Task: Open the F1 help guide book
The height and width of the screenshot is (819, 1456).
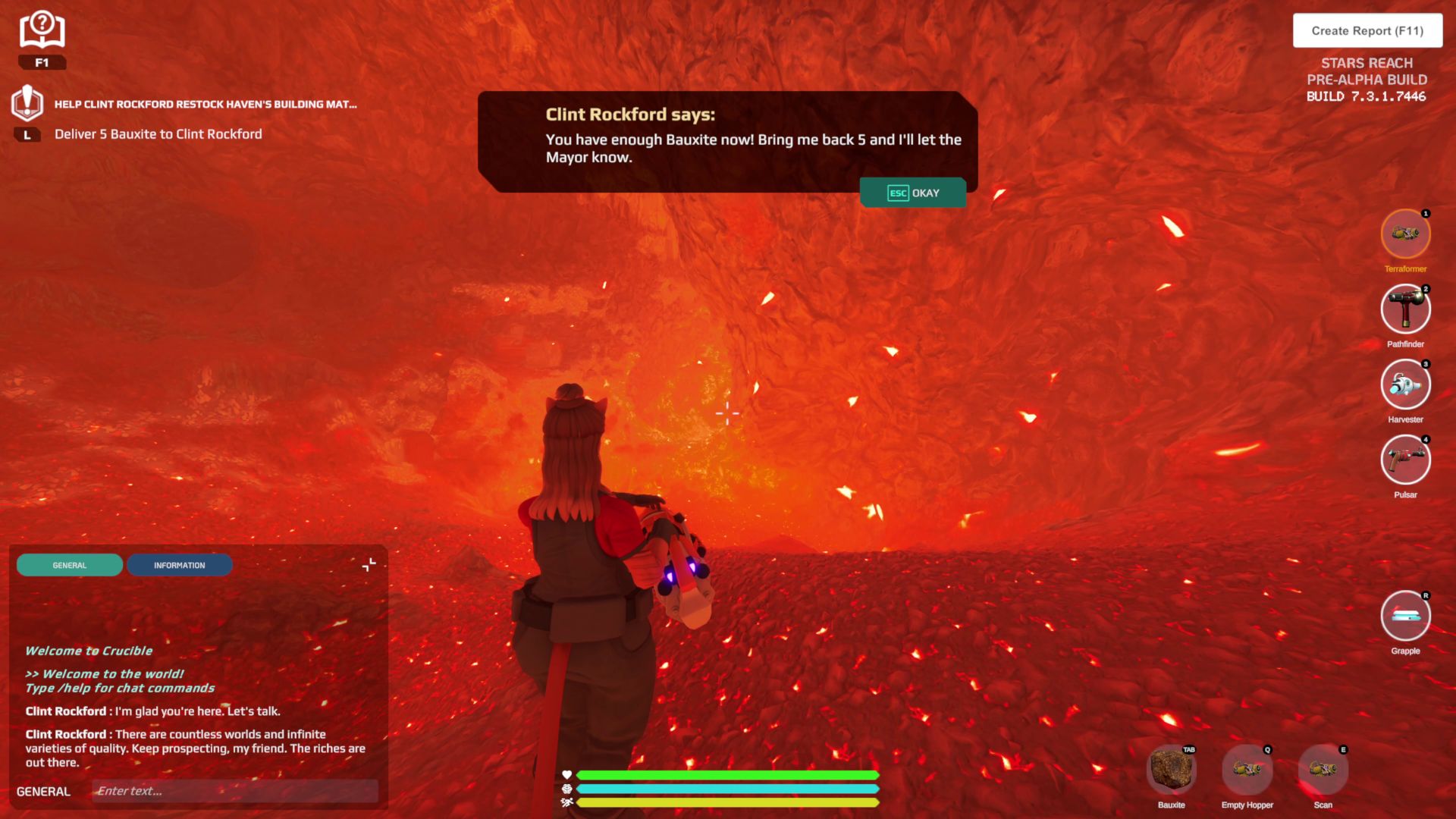Action: [x=42, y=29]
